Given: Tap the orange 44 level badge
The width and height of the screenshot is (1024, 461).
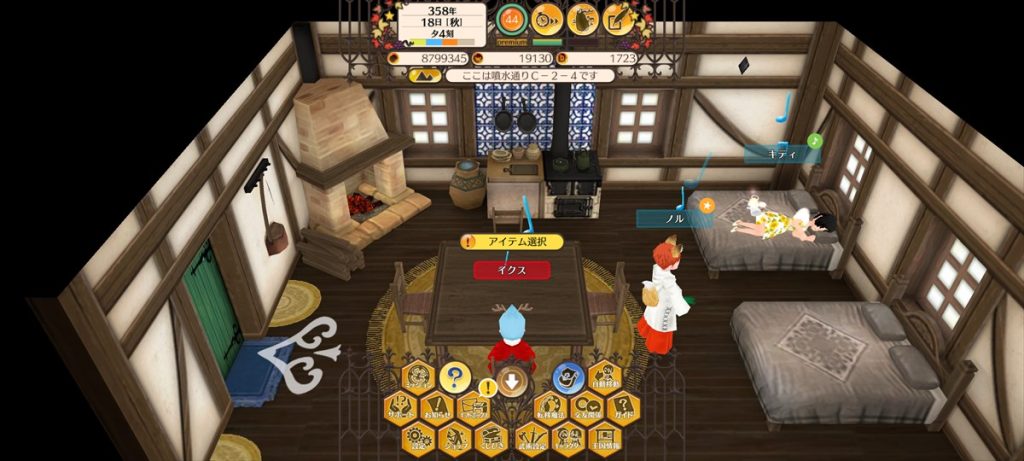Looking at the screenshot, I should click(x=511, y=18).
